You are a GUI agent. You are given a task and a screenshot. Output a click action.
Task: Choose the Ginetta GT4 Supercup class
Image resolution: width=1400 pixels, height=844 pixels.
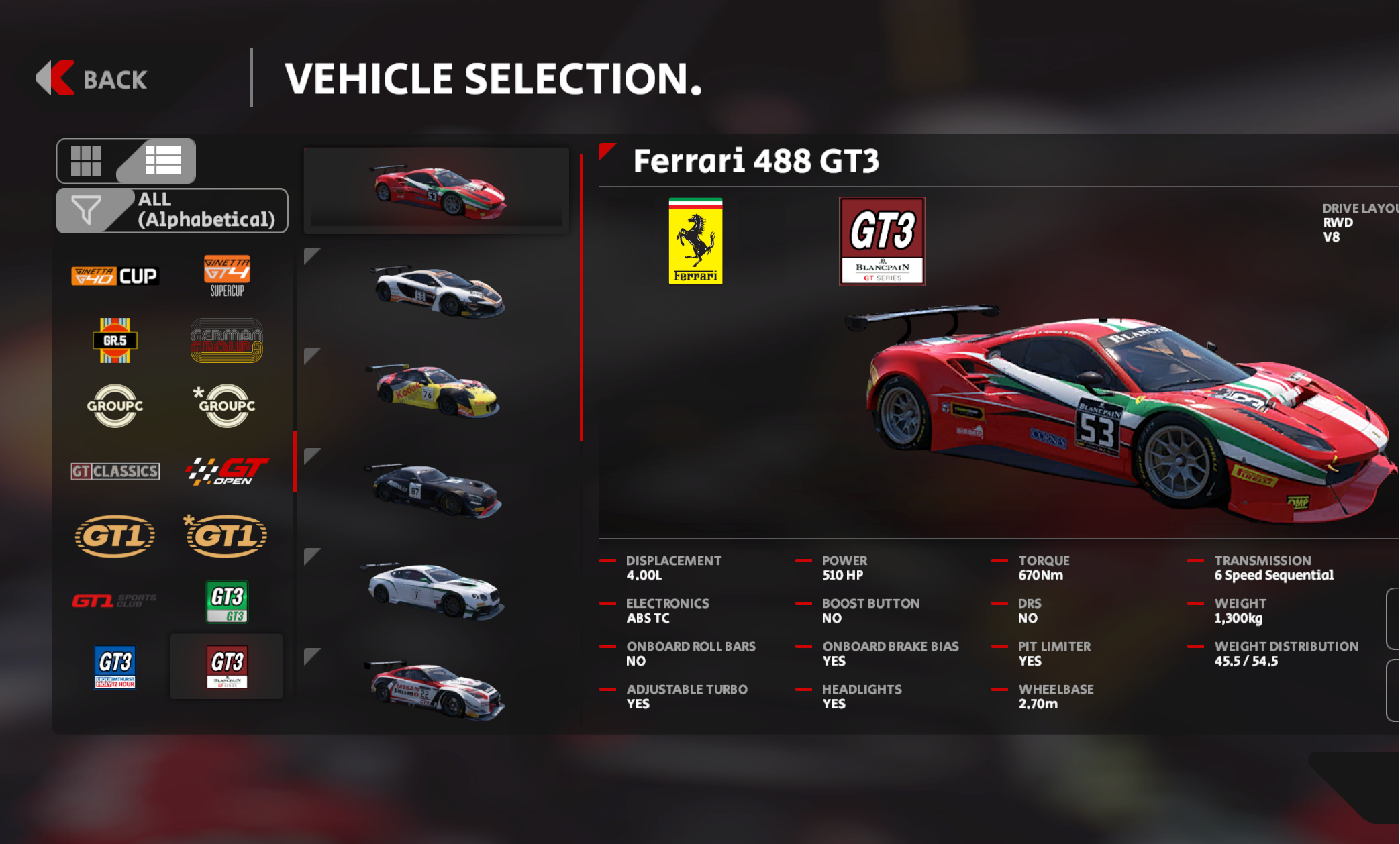pos(227,275)
